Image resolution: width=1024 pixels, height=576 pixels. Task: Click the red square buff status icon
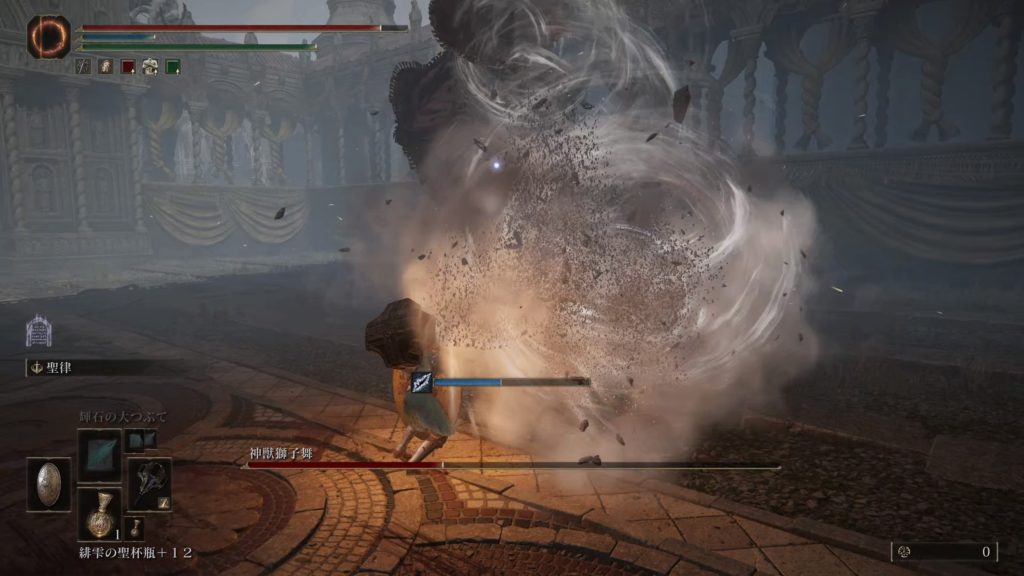tap(128, 67)
